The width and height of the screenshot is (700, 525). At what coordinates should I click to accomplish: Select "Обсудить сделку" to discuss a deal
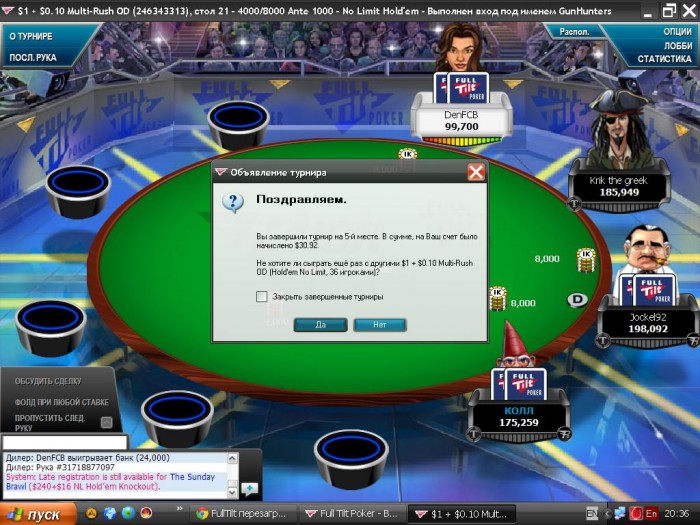(49, 381)
